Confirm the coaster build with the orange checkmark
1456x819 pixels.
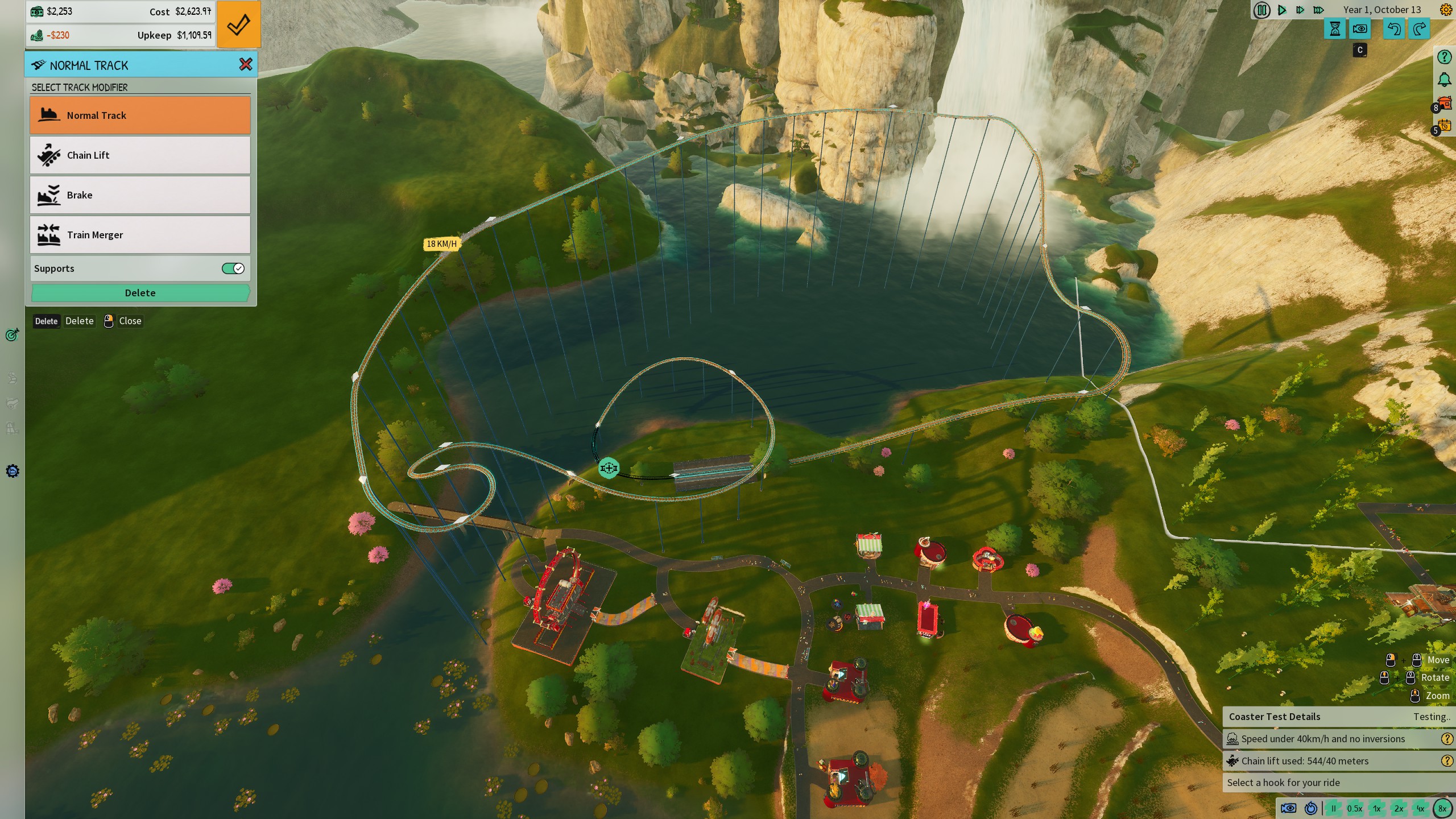(238, 24)
